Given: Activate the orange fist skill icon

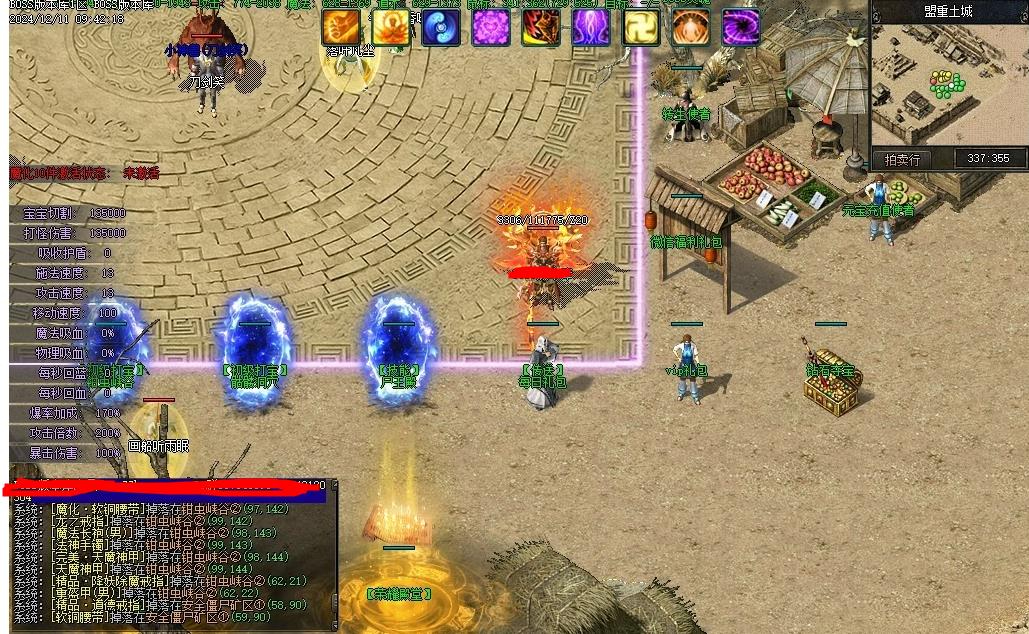Looking at the screenshot, I should tap(341, 28).
